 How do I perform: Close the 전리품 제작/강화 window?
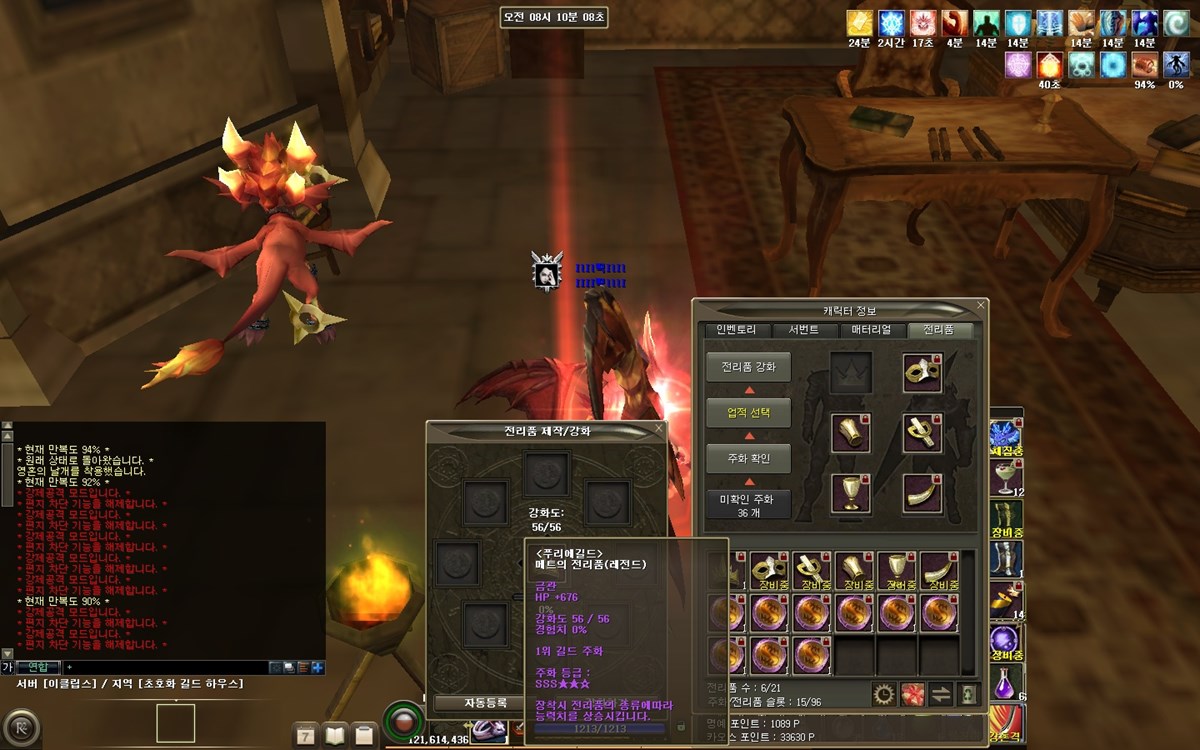coord(658,428)
